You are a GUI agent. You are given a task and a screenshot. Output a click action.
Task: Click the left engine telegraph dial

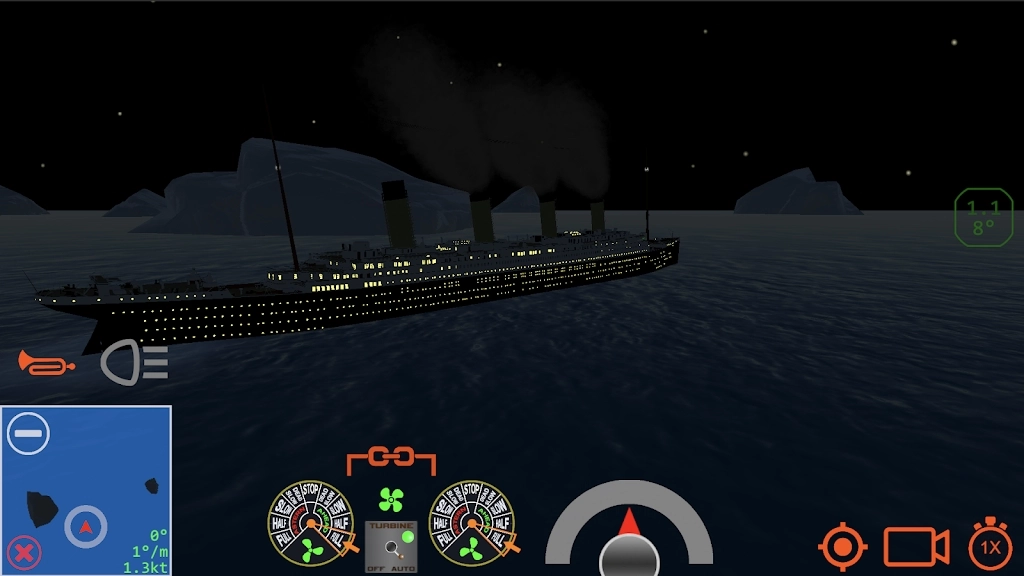310,523
